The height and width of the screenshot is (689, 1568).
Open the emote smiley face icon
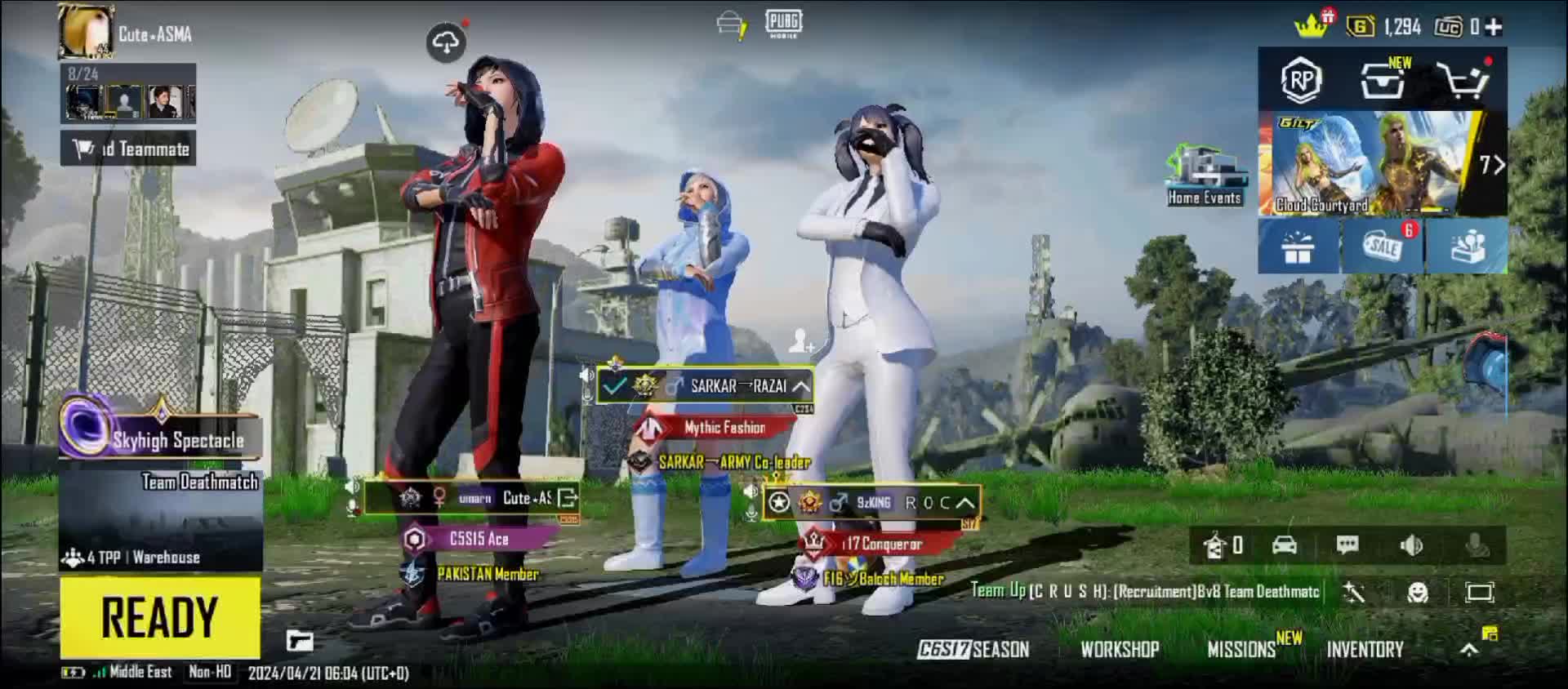tap(1418, 593)
